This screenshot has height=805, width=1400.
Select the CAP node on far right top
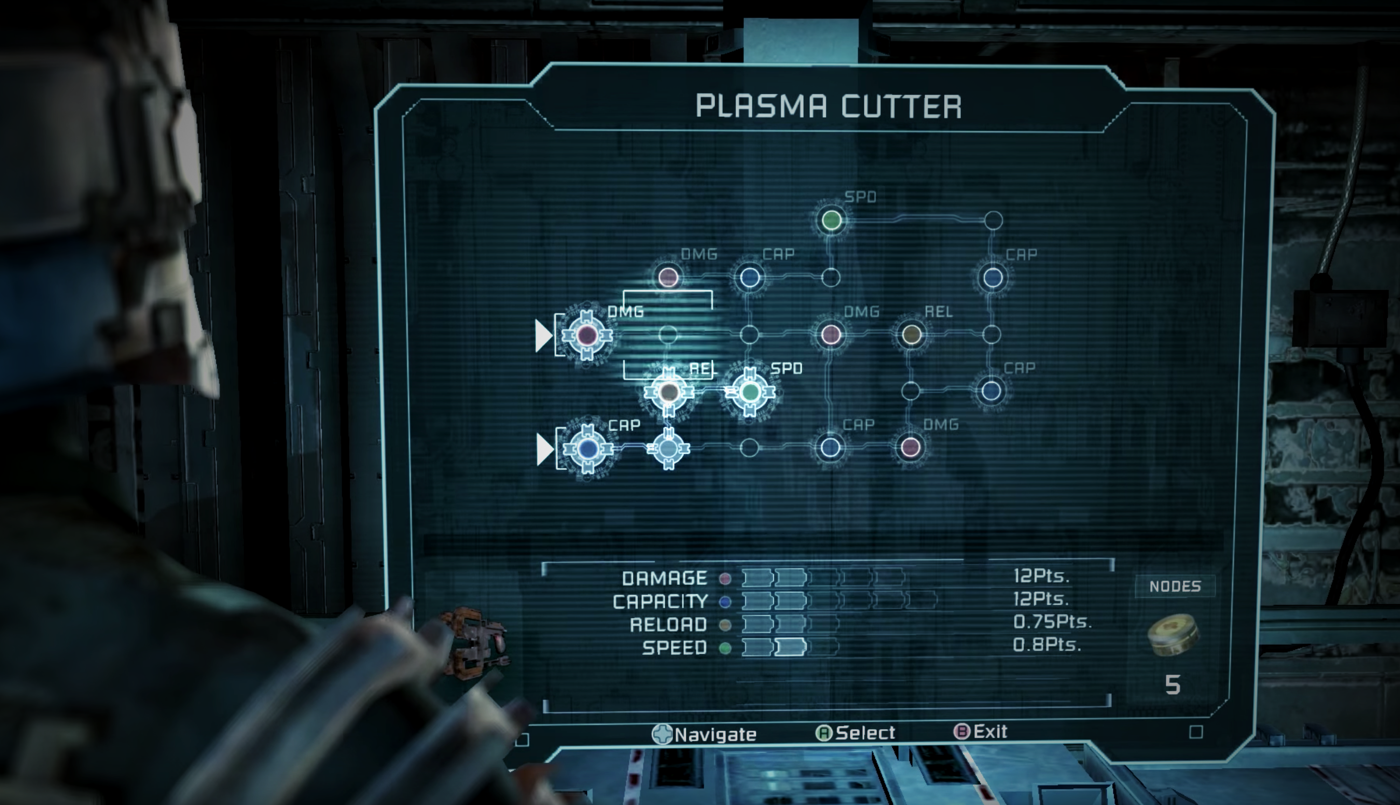991,278
